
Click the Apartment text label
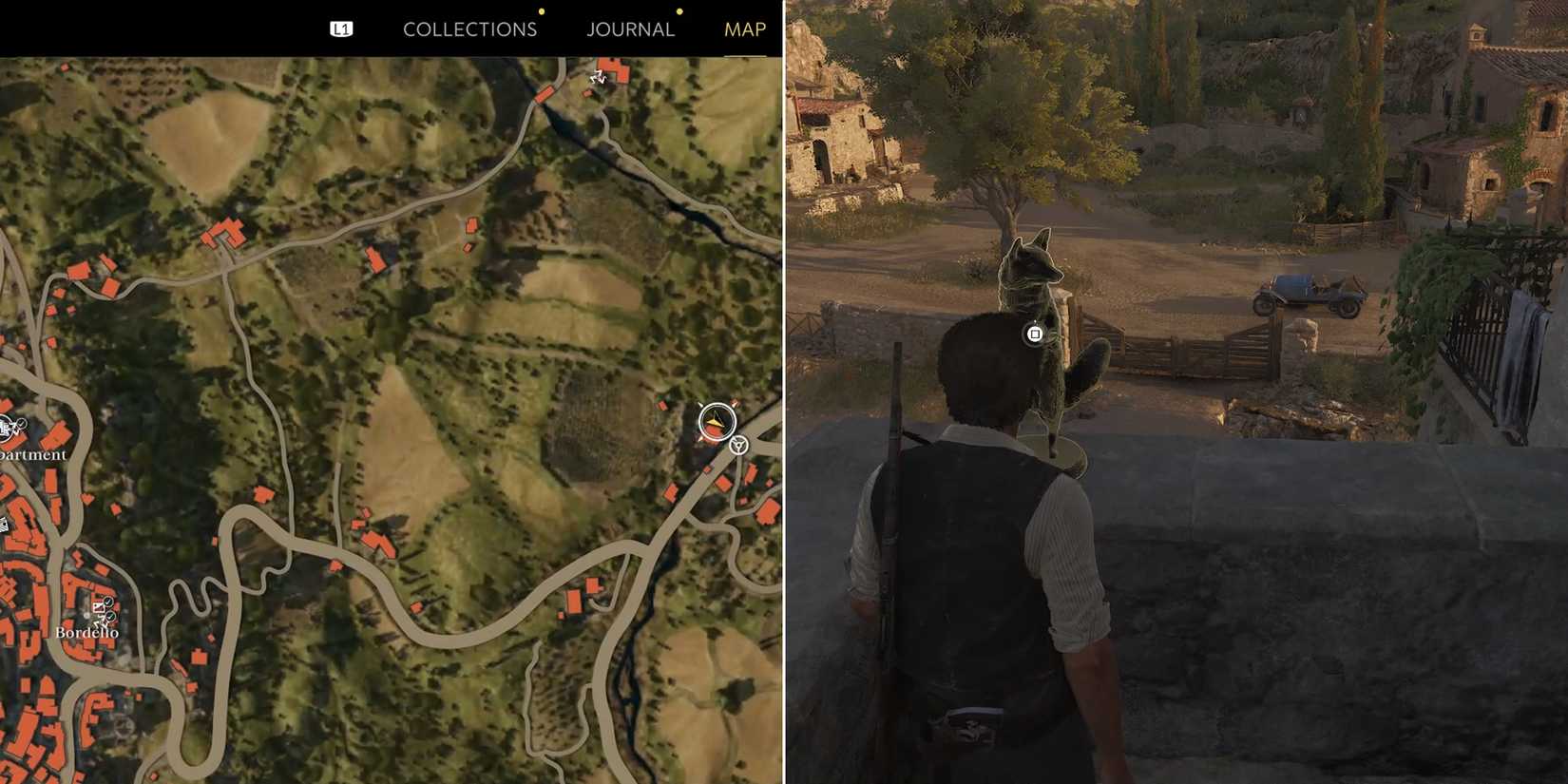32,455
